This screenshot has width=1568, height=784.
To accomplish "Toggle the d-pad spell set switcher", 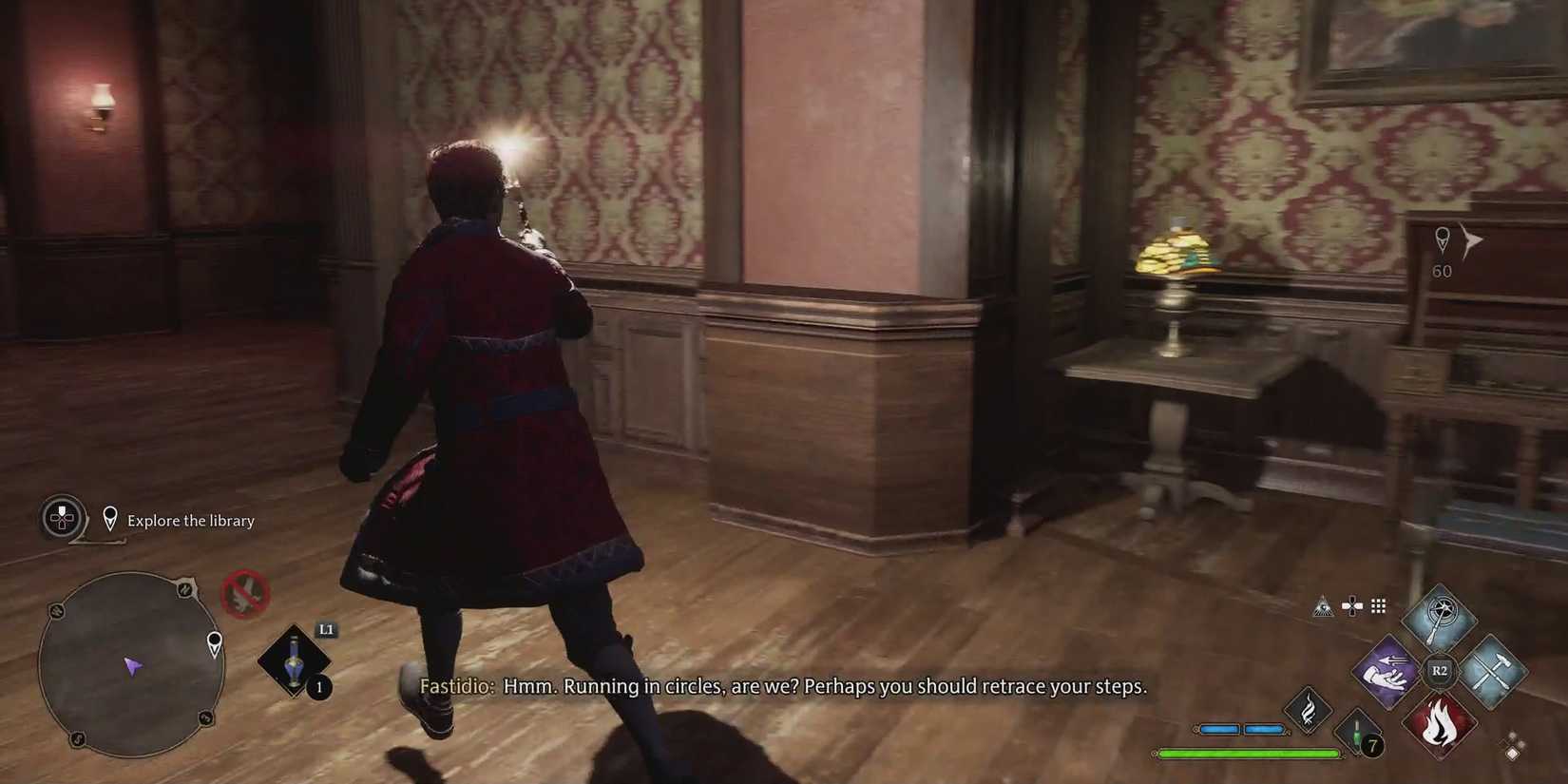I will pyautogui.click(x=1352, y=604).
